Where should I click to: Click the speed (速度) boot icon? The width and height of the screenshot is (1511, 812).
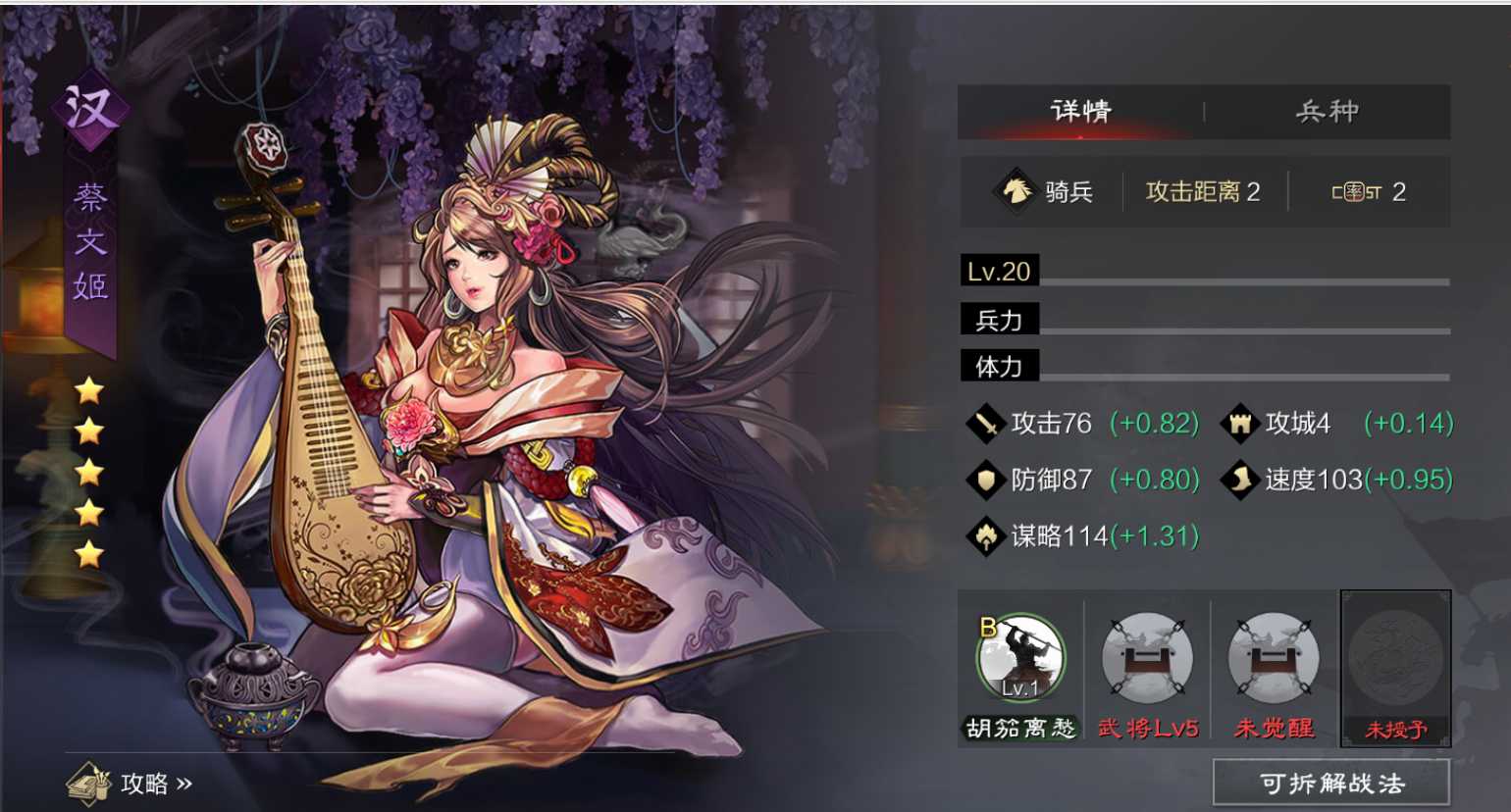1241,480
